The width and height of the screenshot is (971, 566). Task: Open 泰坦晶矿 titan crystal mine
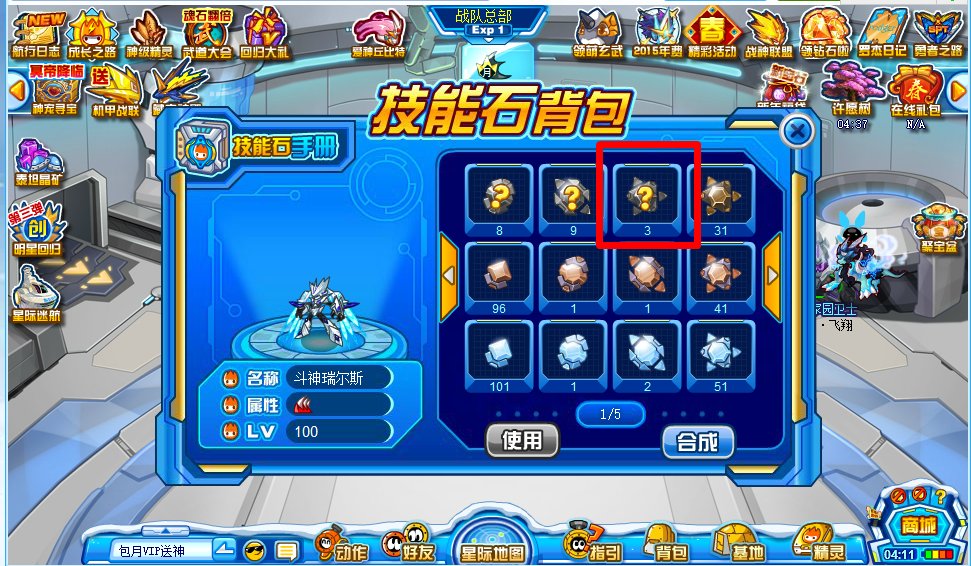[37, 164]
